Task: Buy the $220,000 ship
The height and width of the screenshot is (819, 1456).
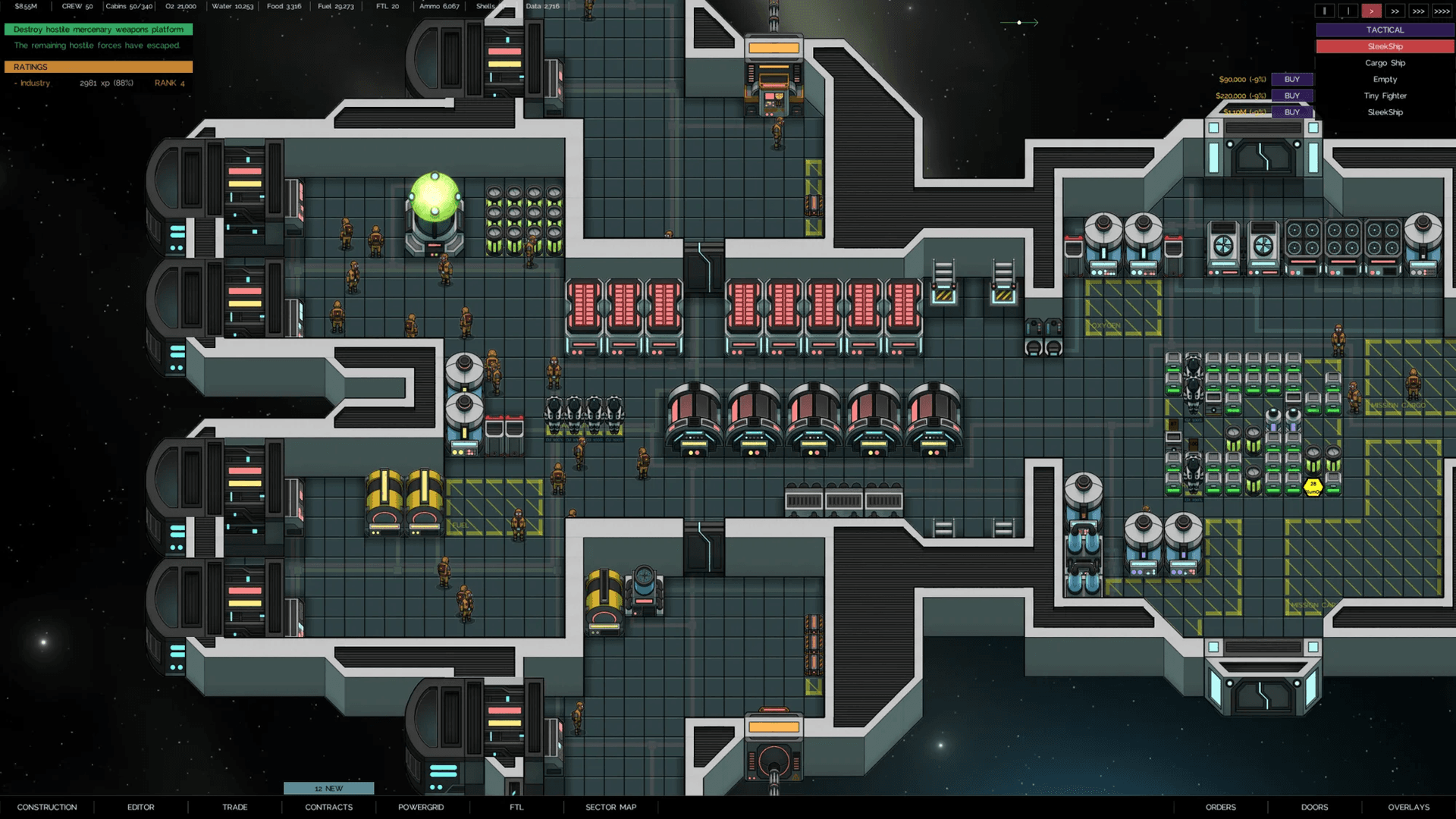Action: tap(1291, 96)
